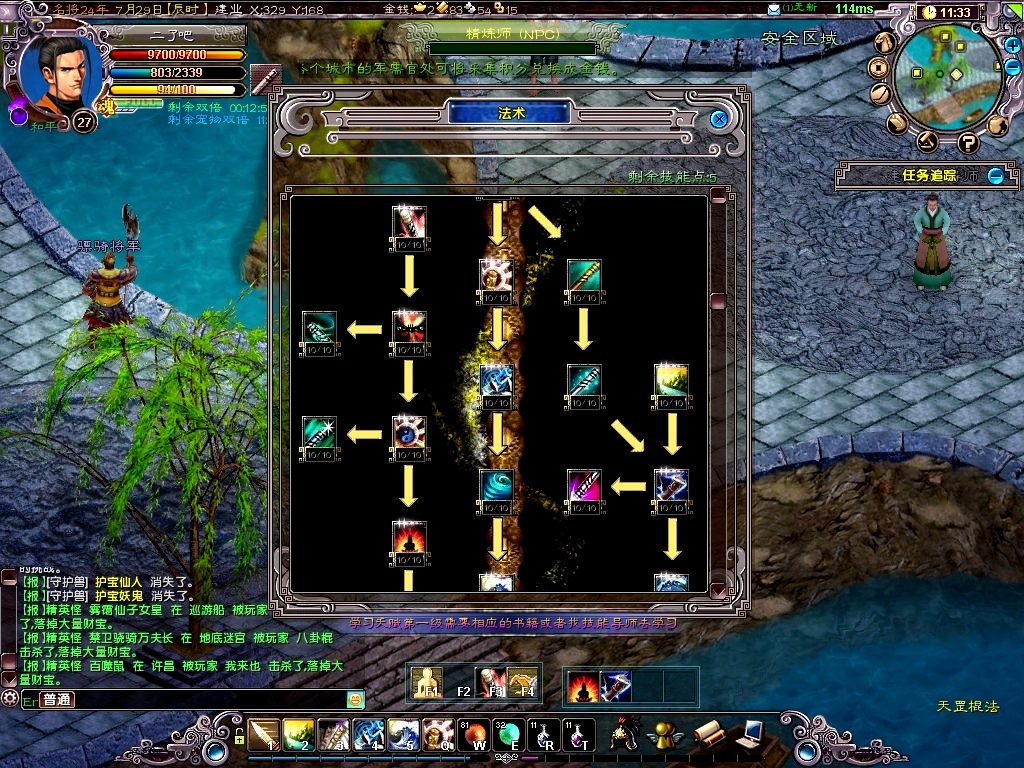Use the red orb item in slot W
Screen dimensions: 1024x768
475,734
